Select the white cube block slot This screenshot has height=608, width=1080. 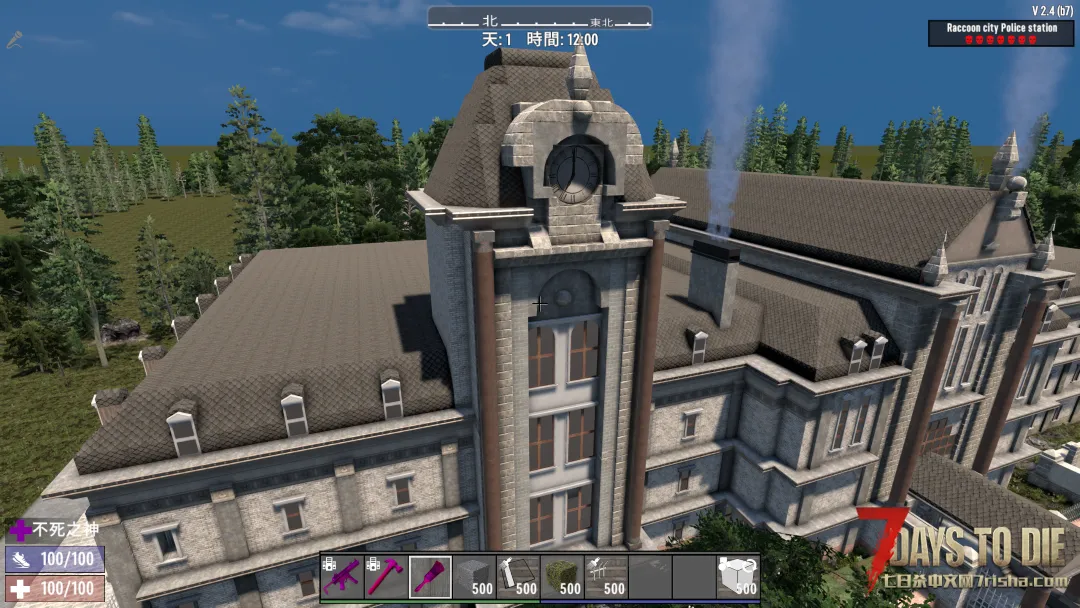[737, 577]
